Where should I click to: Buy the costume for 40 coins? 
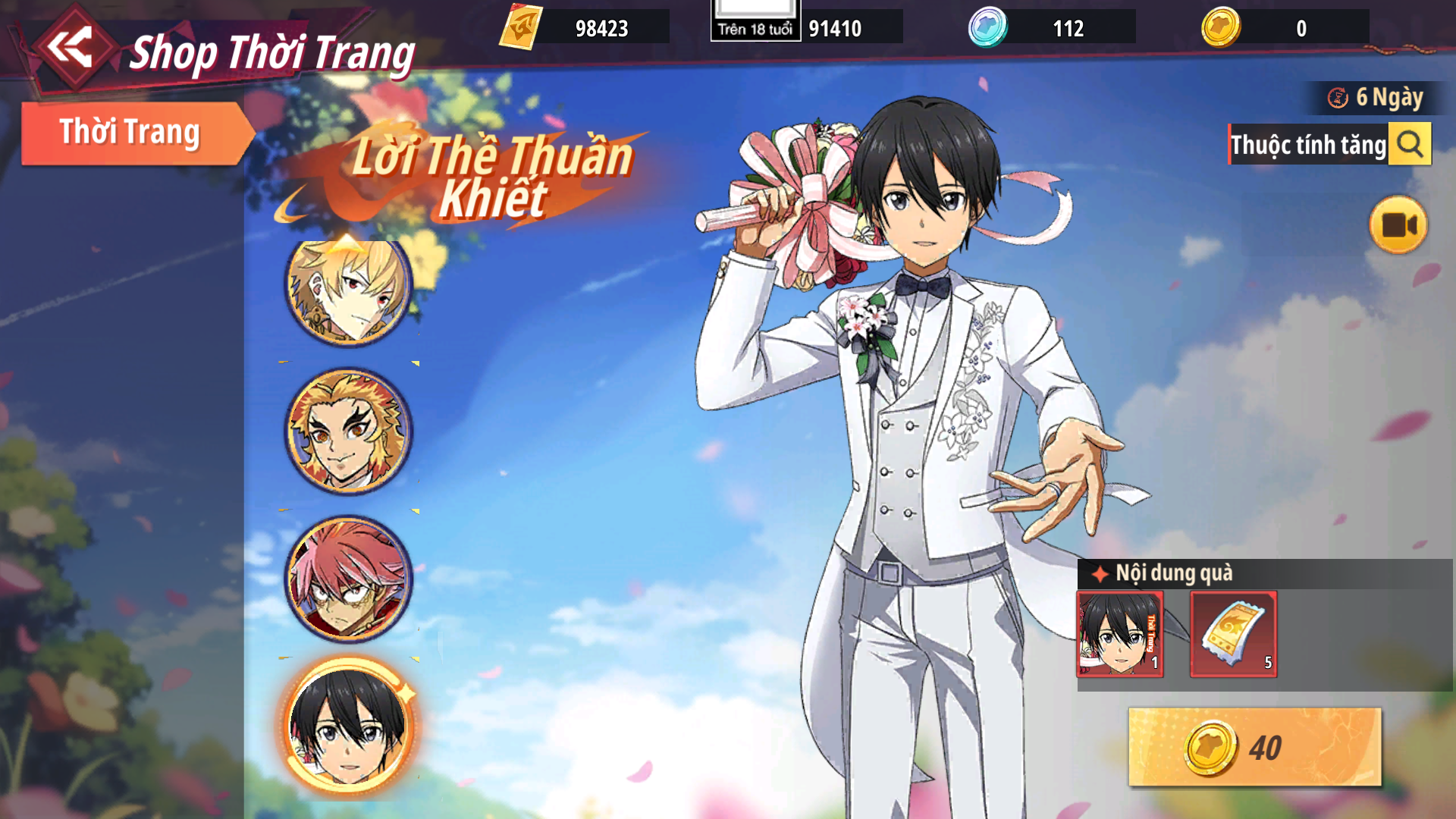(1254, 747)
